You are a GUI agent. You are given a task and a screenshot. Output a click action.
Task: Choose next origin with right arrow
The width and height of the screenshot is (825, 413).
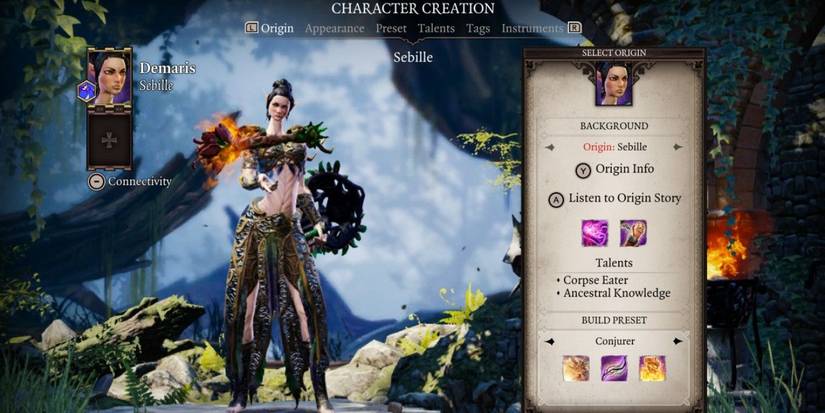click(678, 147)
